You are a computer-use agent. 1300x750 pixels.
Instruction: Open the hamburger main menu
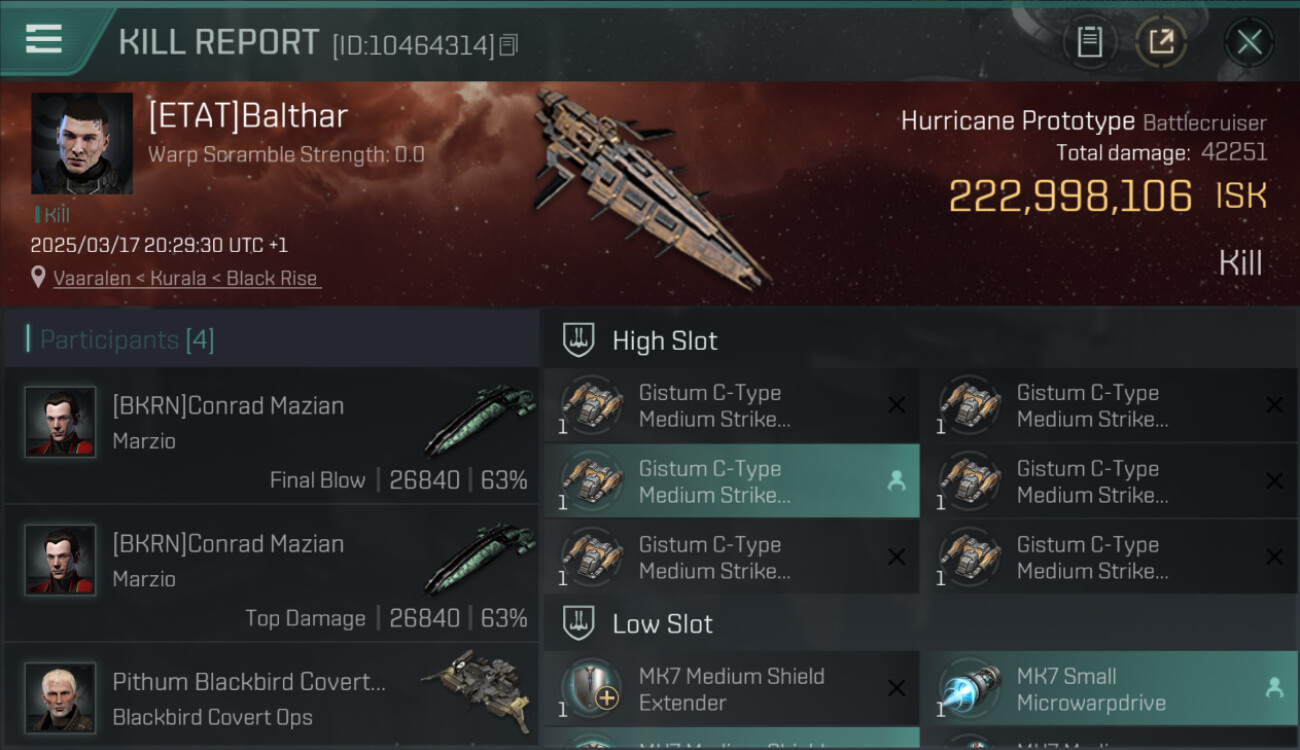(44, 39)
